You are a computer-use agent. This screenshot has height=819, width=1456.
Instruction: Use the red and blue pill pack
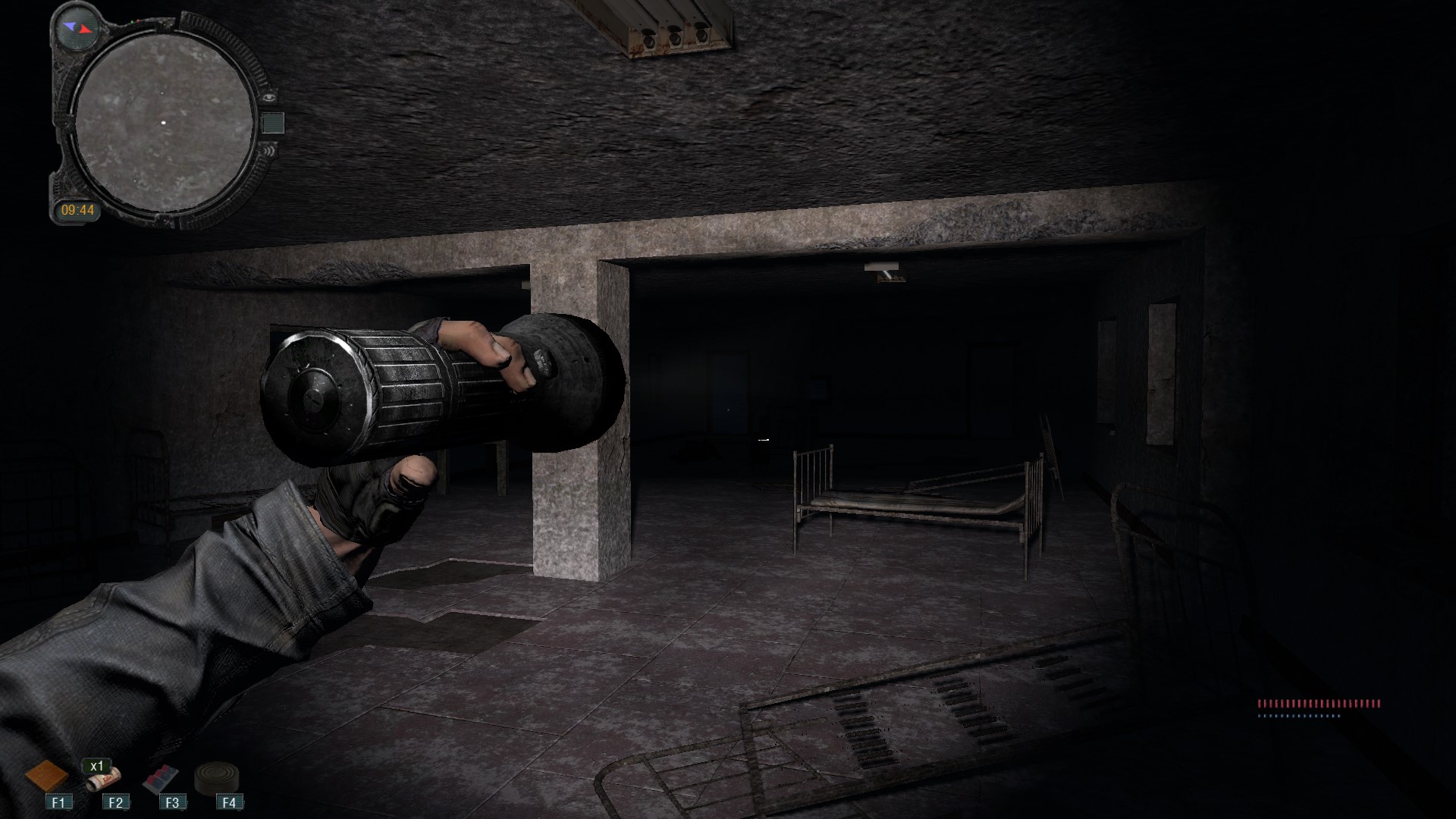(161, 779)
